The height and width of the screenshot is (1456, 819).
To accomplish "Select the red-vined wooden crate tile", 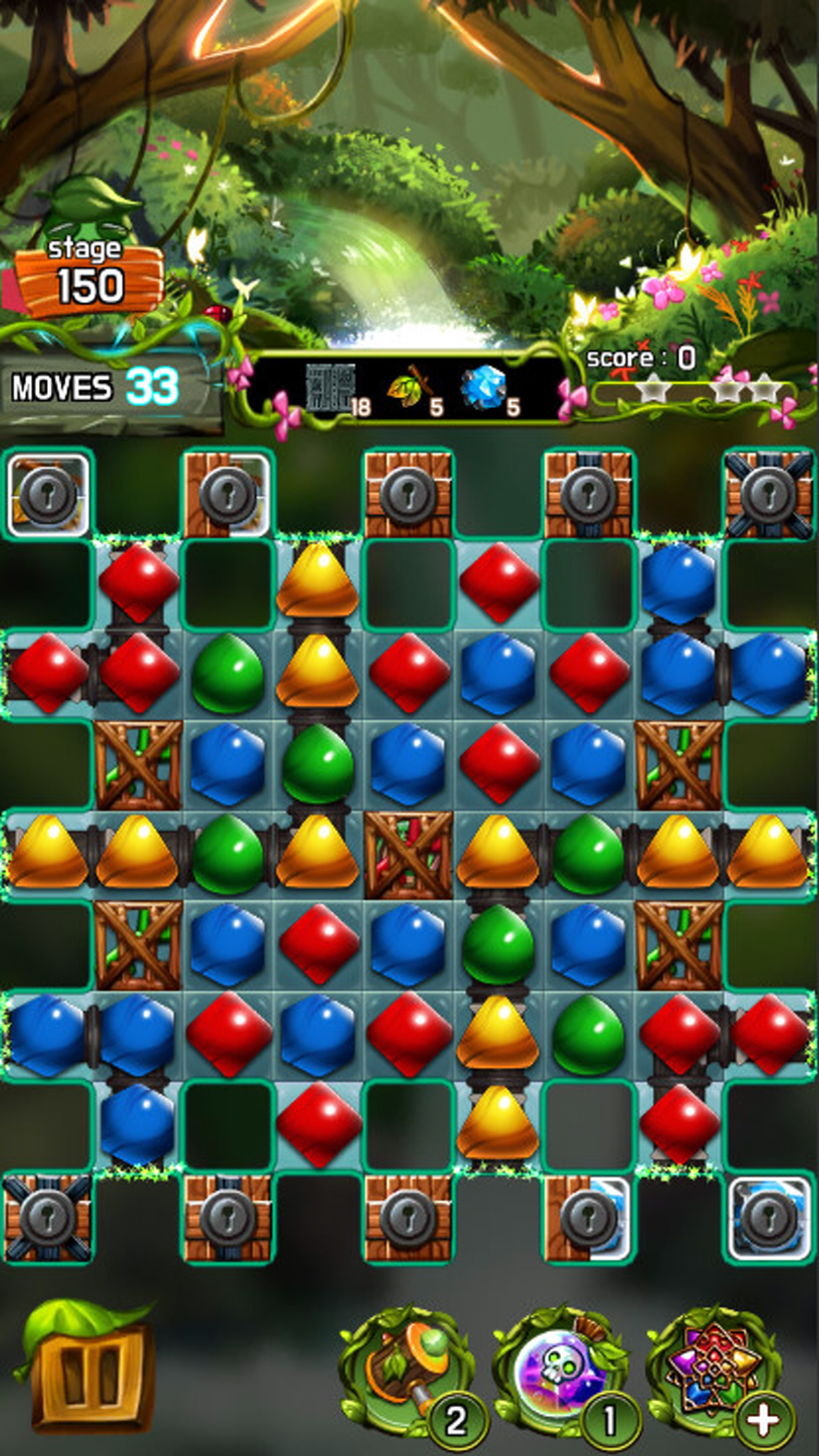I will pos(409,855).
